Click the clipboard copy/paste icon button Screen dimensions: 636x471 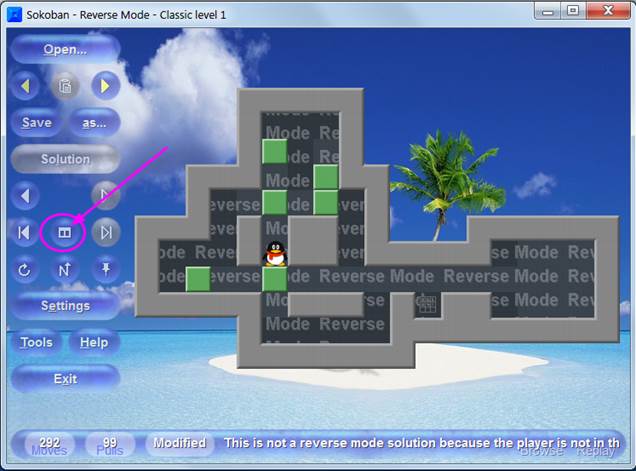(65, 86)
